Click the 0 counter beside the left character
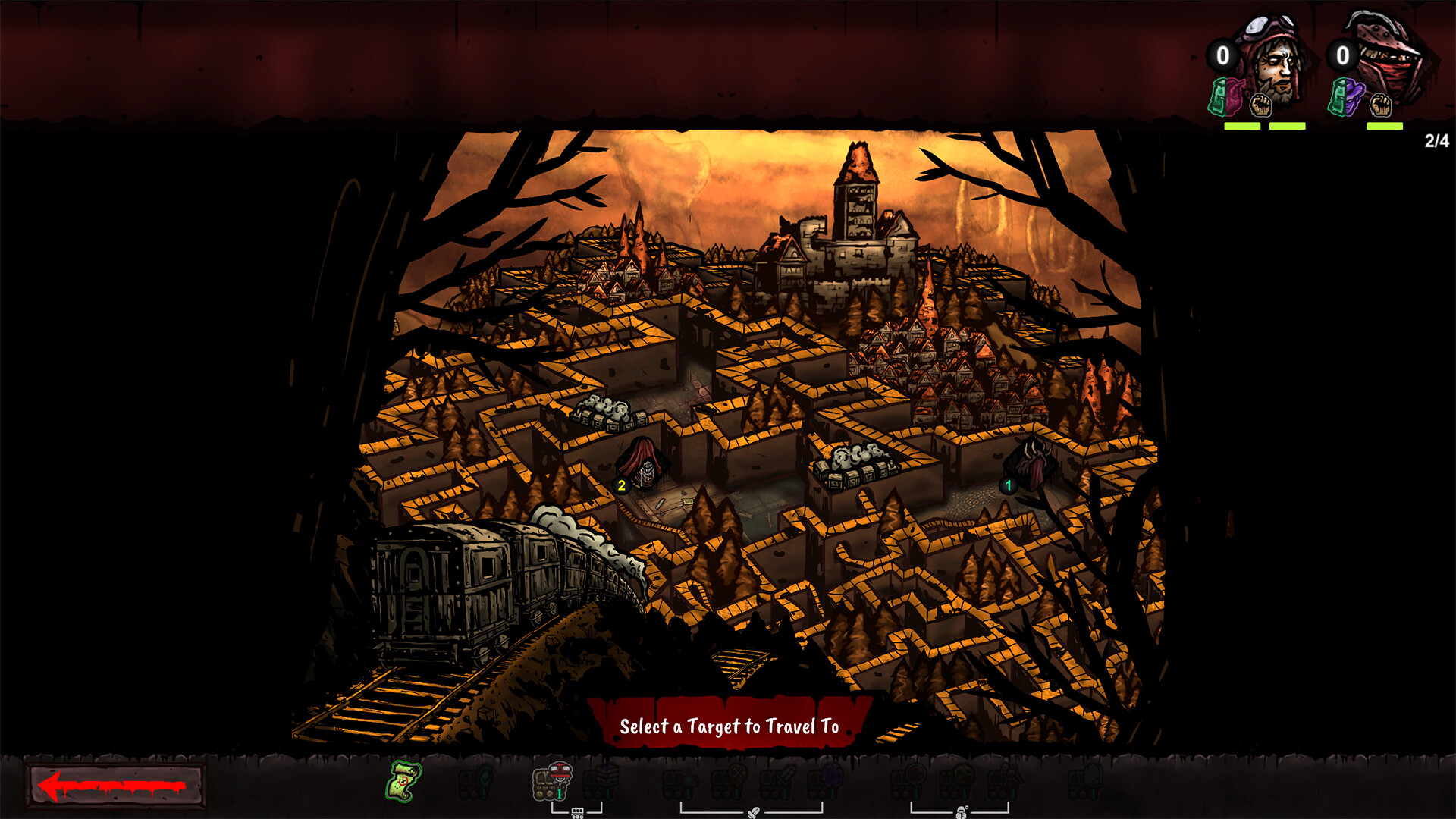This screenshot has height=819, width=1456. [x=1222, y=55]
